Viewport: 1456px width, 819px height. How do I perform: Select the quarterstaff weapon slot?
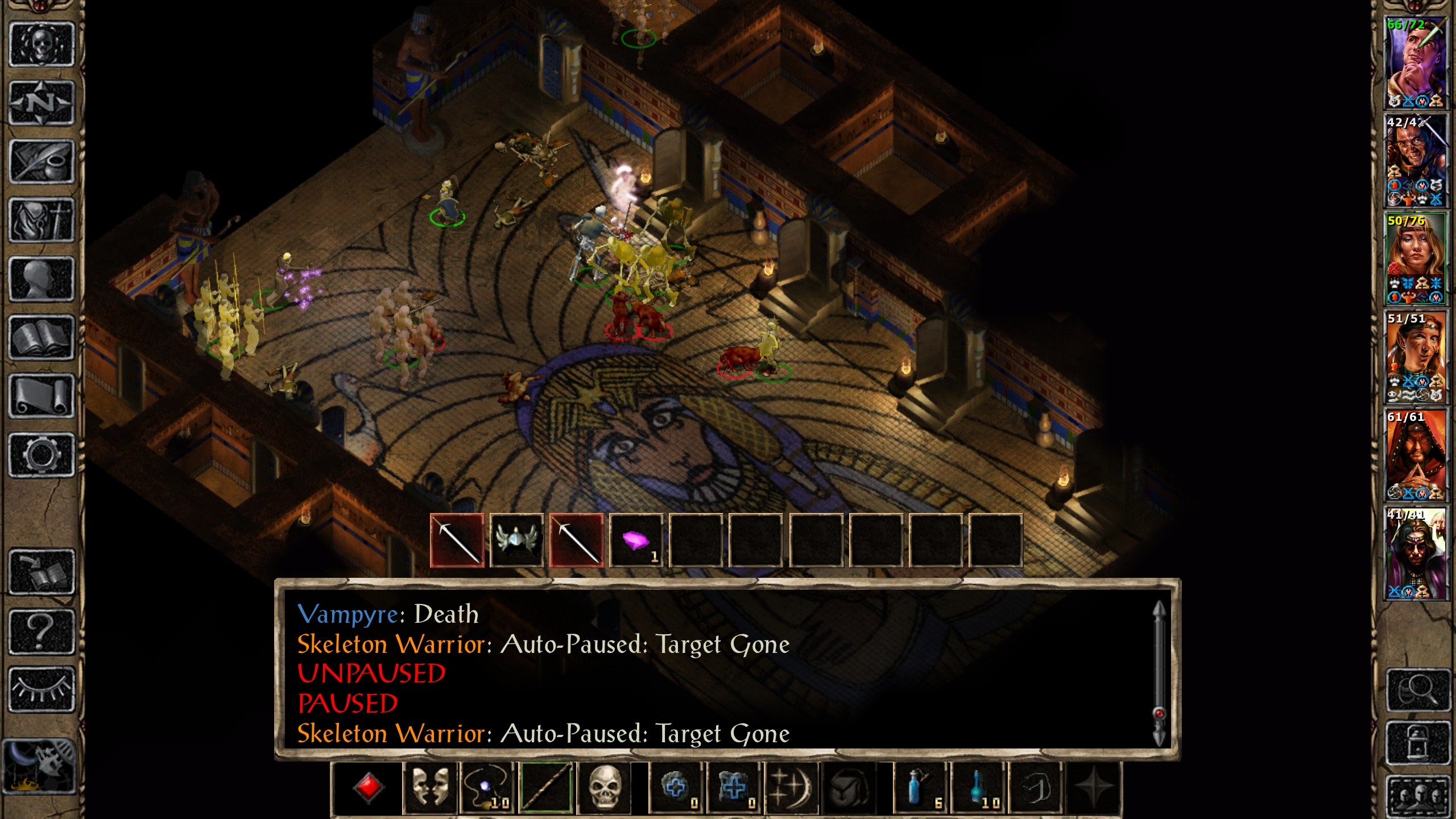546,788
